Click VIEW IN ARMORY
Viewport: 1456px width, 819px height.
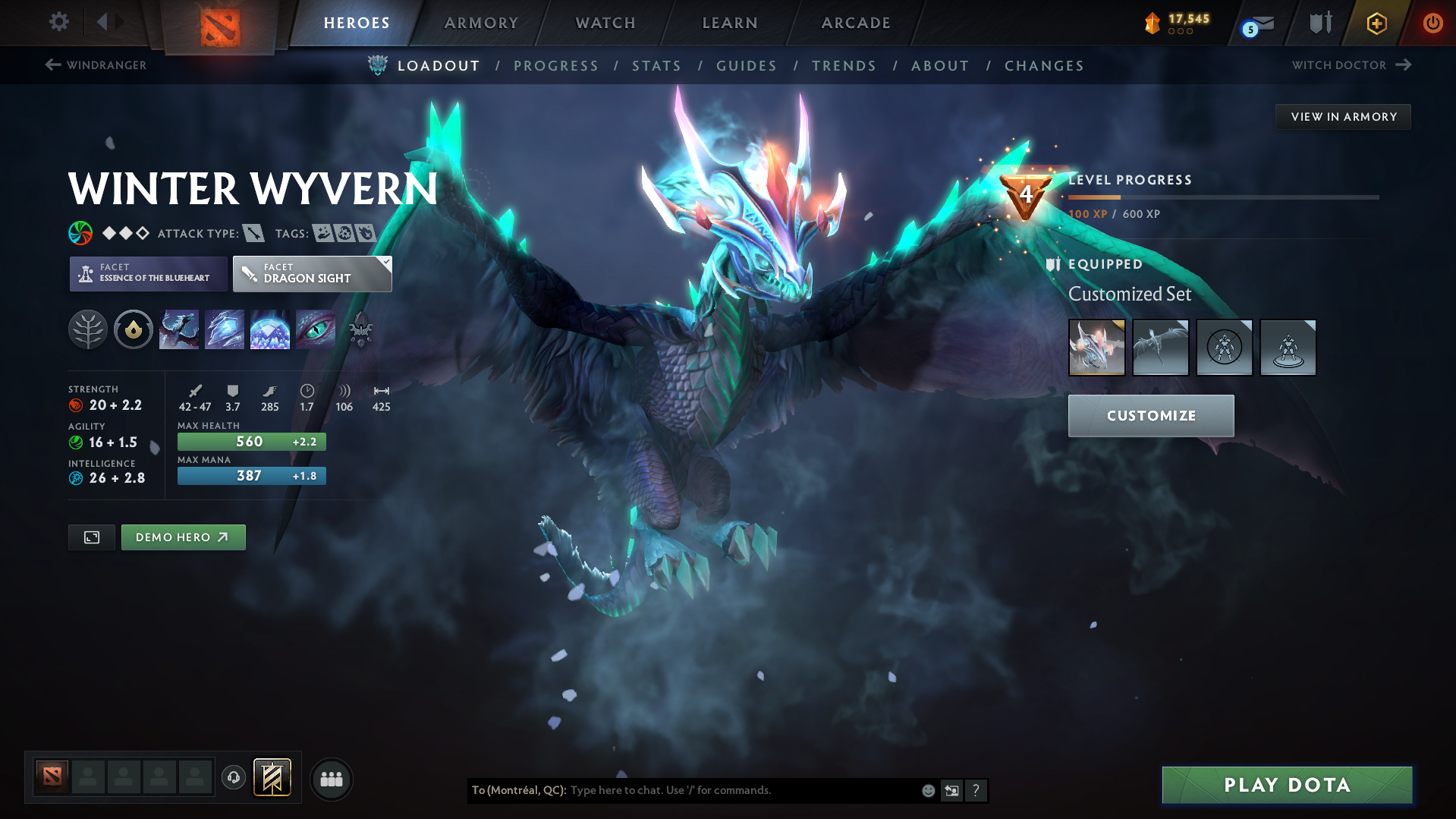(x=1343, y=116)
